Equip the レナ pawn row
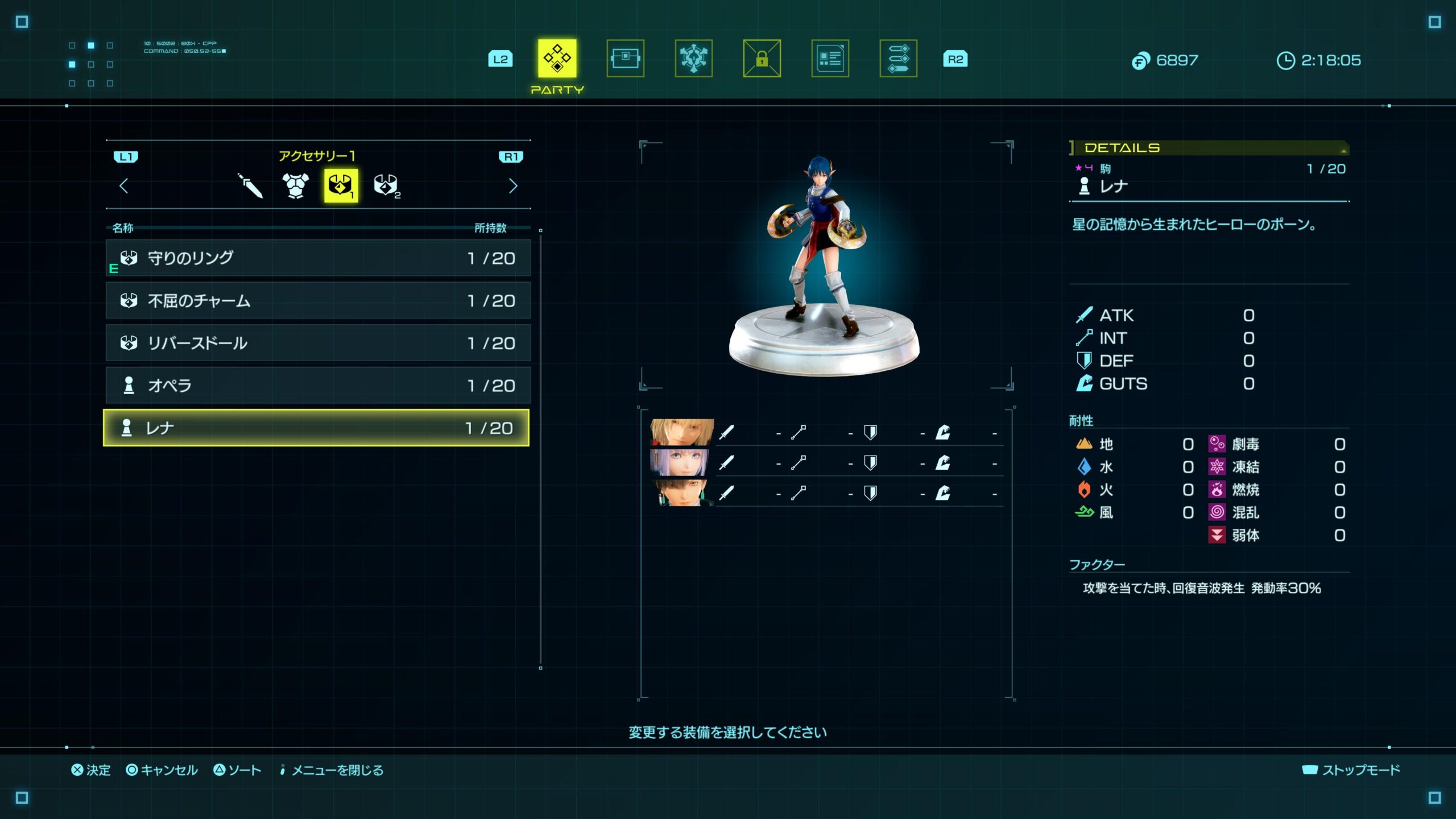Image resolution: width=1456 pixels, height=819 pixels. pyautogui.click(x=316, y=428)
